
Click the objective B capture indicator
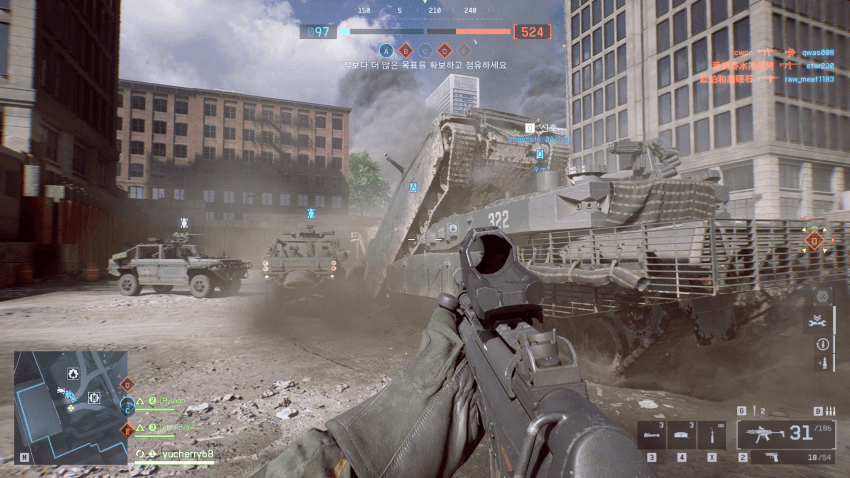coord(405,49)
